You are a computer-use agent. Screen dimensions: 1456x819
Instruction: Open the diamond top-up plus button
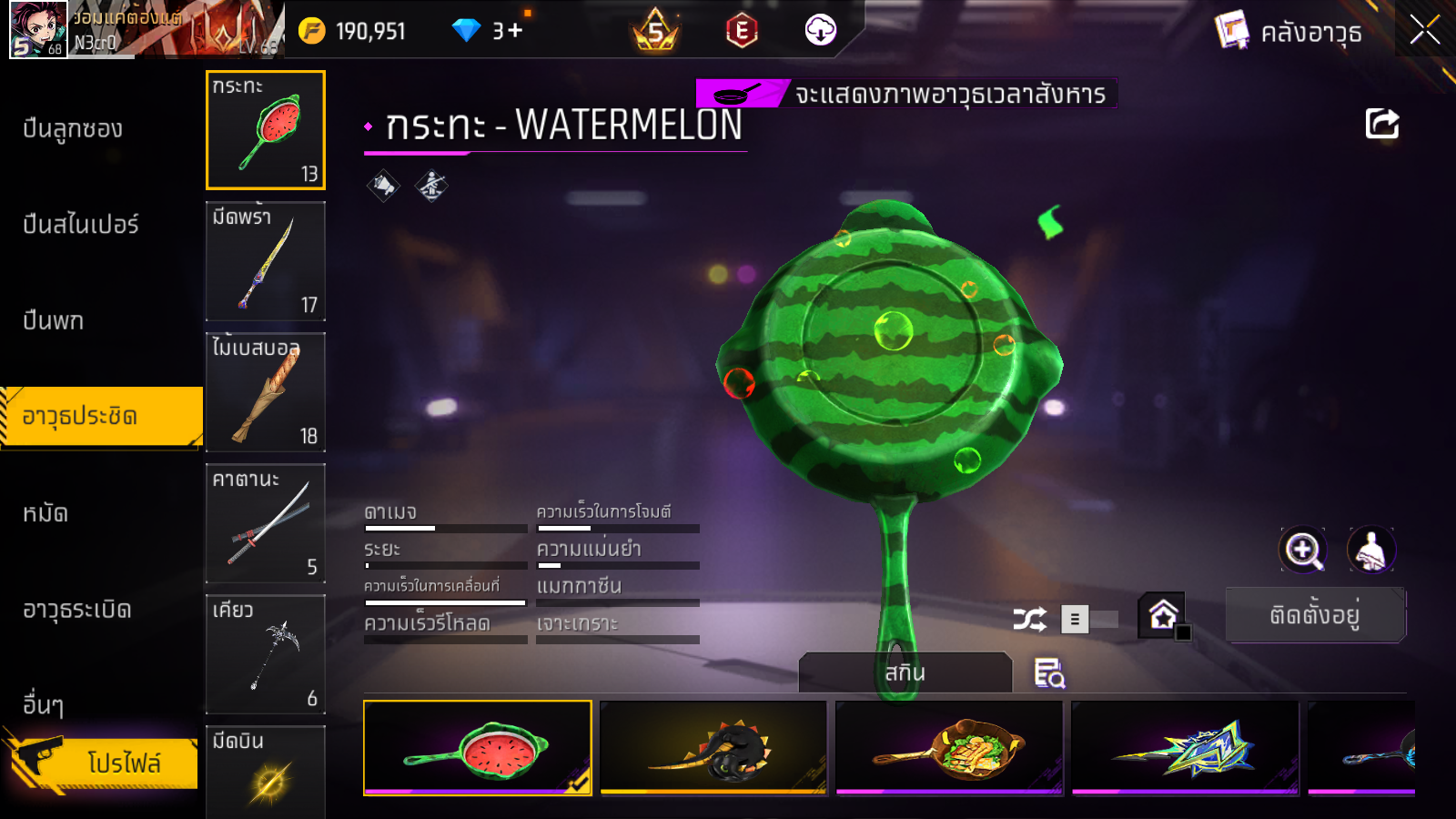[x=515, y=31]
